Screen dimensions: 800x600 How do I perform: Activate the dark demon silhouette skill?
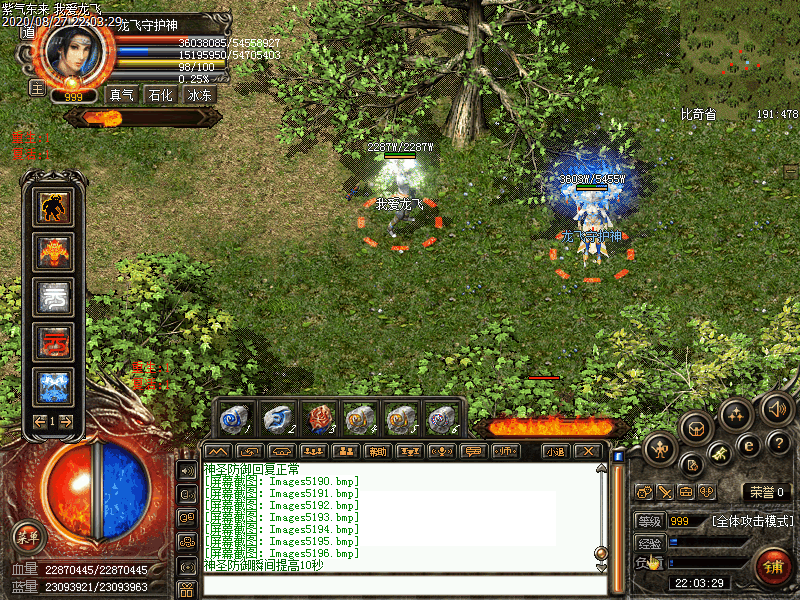[54, 207]
